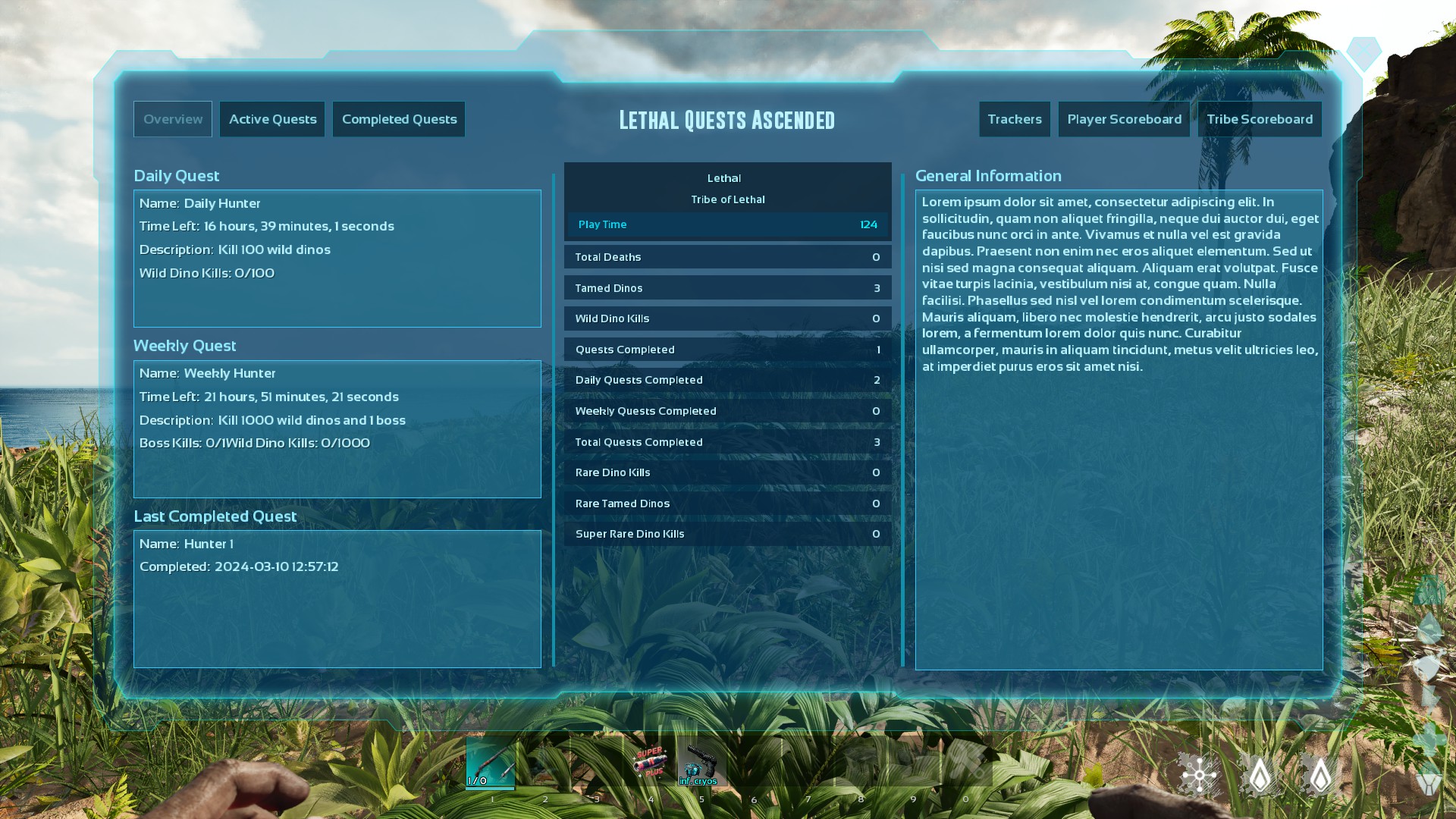The image size is (1456, 819).
Task: Switch to the Active Quests tab
Action: tap(272, 119)
